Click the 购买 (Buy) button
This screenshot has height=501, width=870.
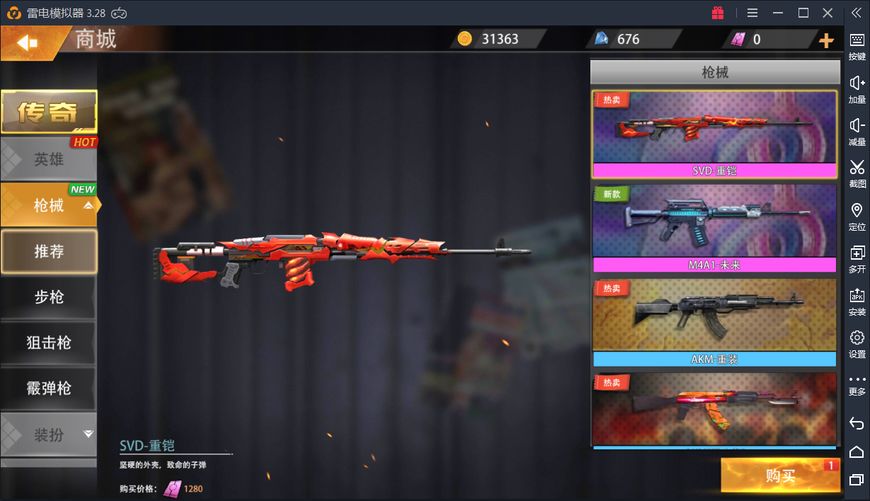click(780, 475)
